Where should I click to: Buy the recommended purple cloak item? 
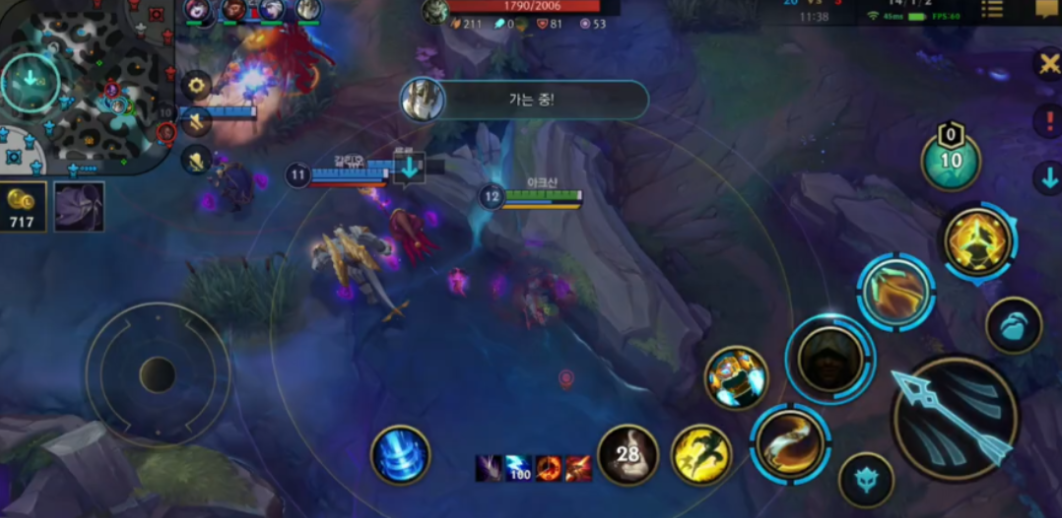79,206
